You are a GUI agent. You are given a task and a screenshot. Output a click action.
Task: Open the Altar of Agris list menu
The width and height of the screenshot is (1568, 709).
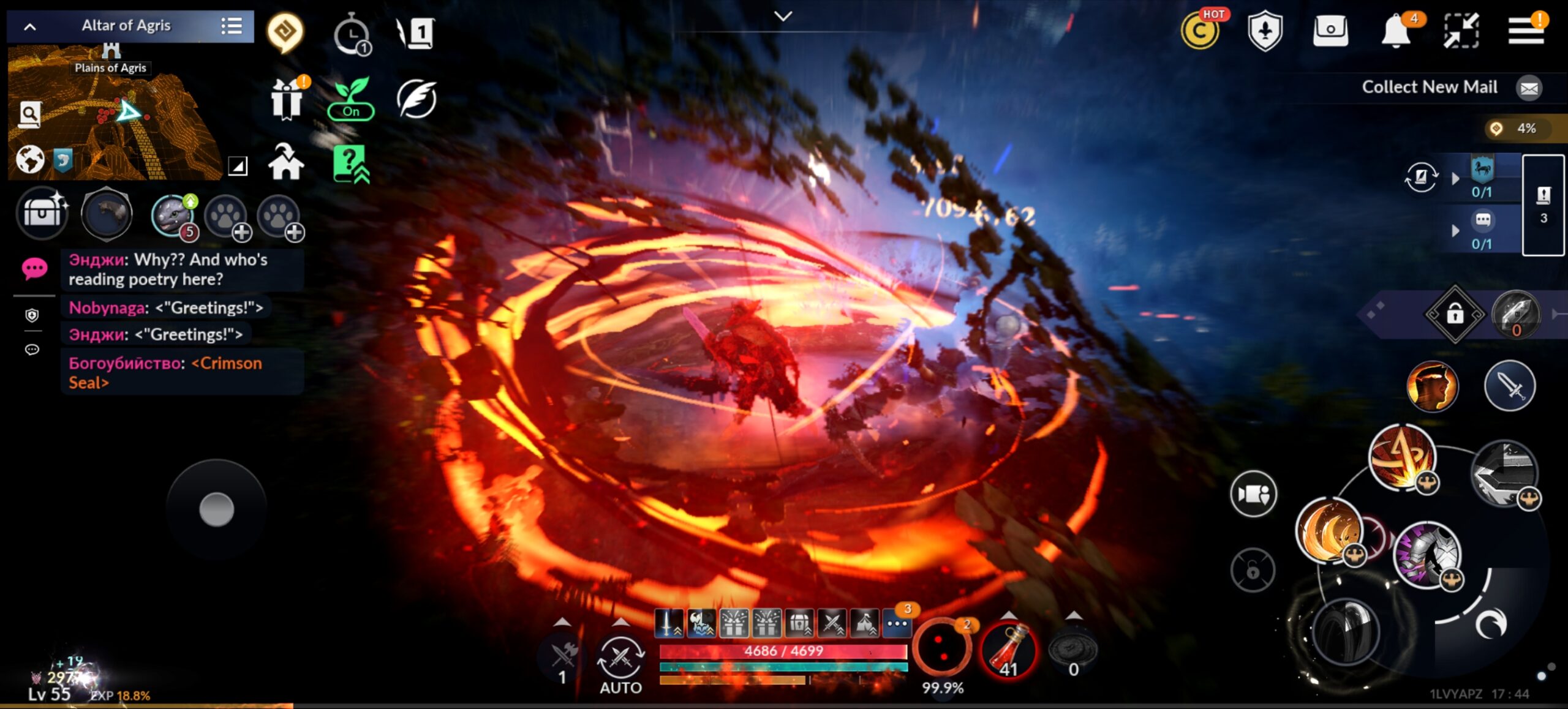[x=232, y=26]
